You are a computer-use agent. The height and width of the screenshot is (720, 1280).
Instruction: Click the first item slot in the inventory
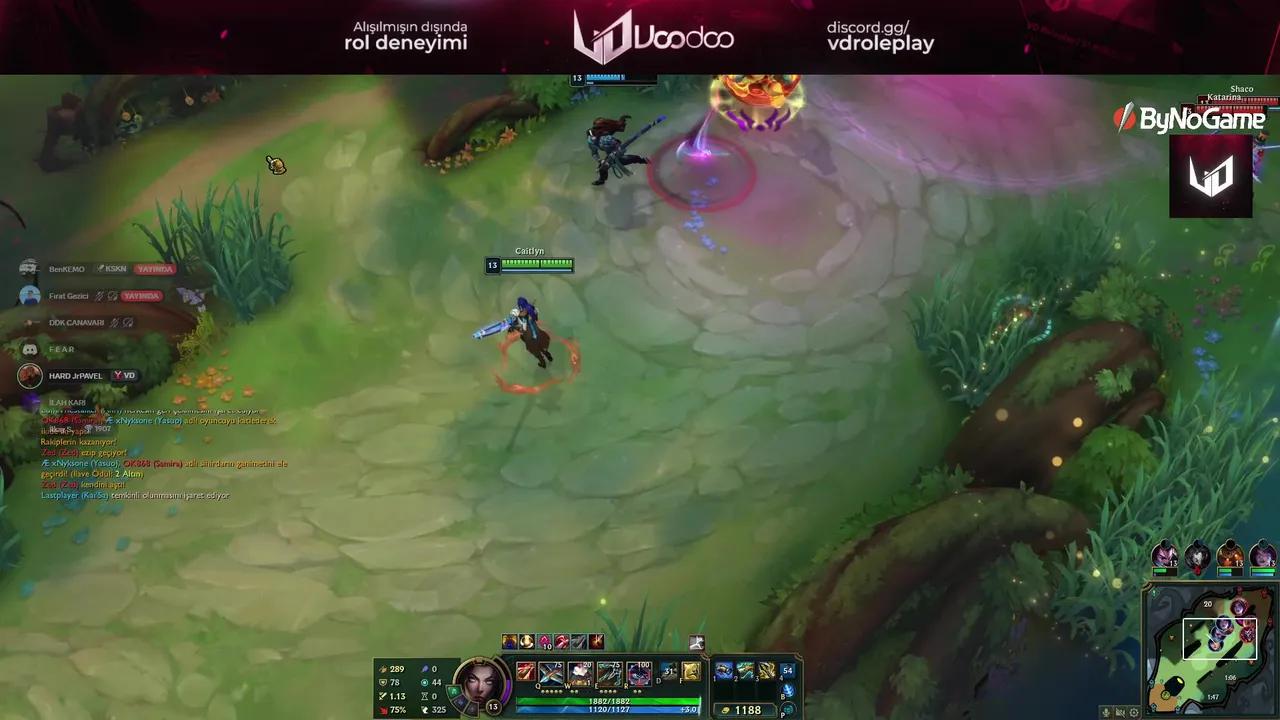pyautogui.click(x=722, y=670)
